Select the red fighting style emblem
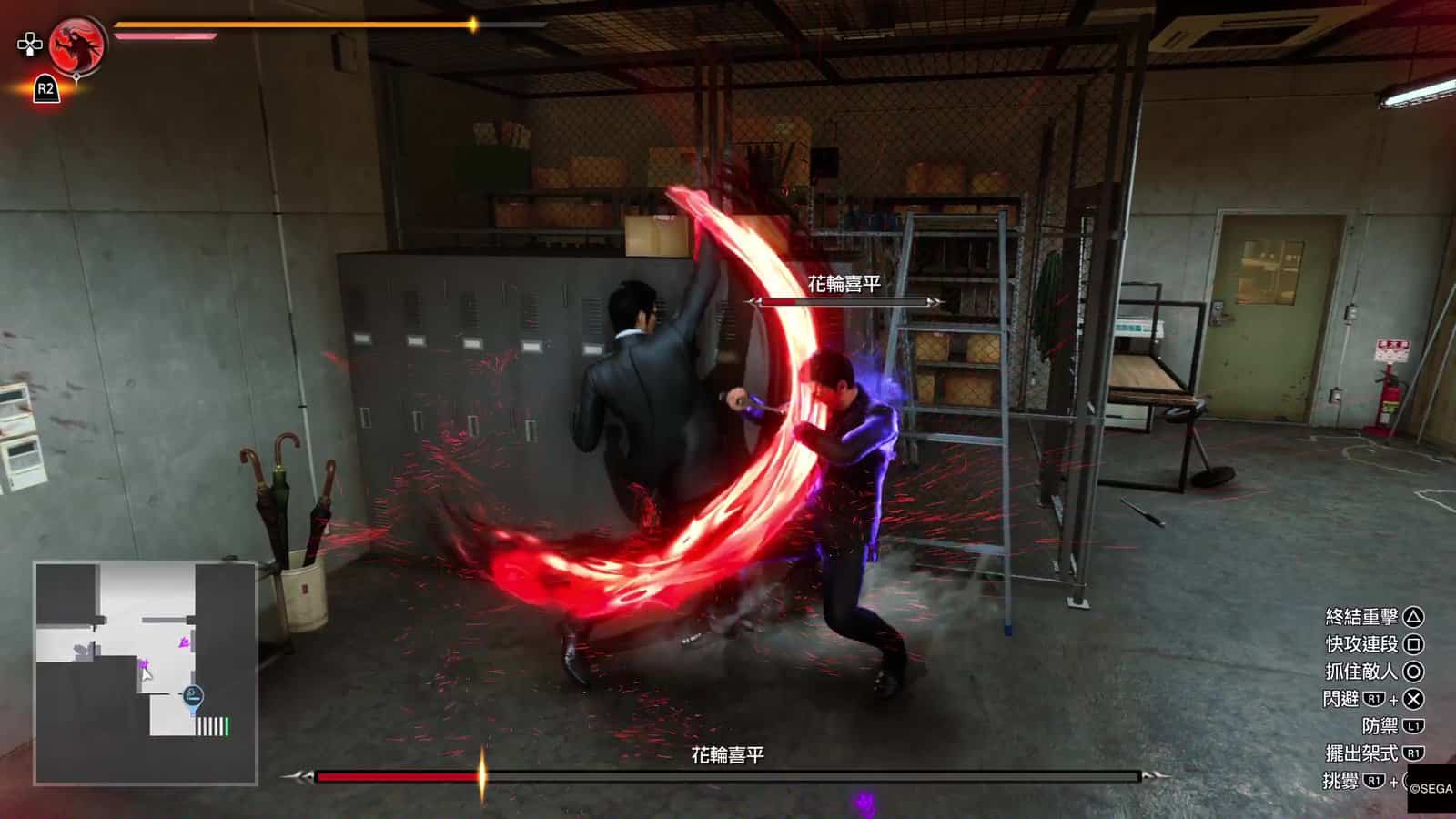 click(x=76, y=45)
